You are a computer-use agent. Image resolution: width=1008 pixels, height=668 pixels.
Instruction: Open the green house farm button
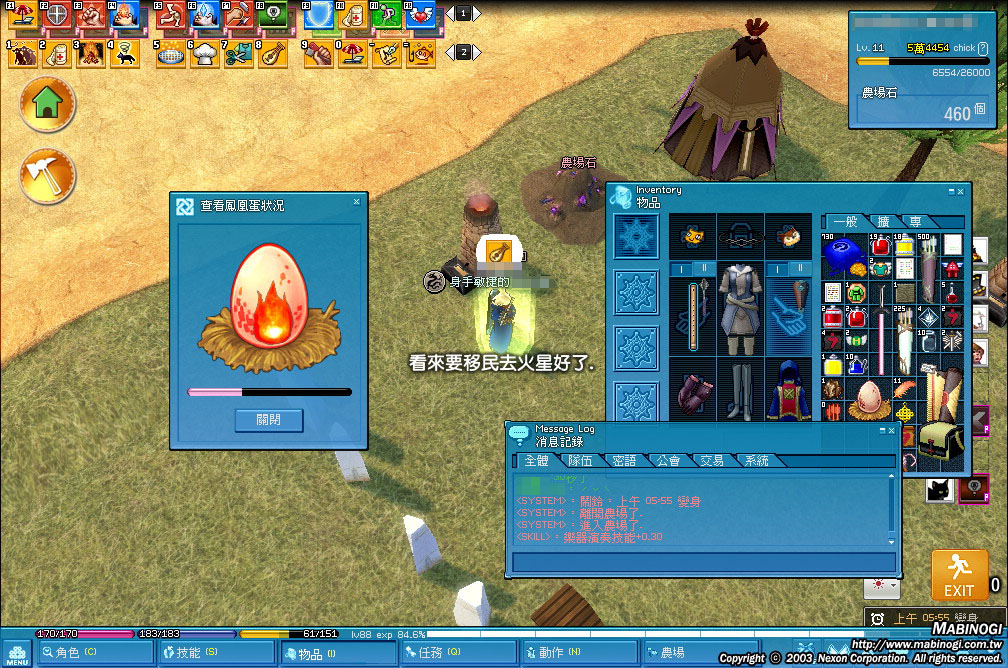pos(47,104)
